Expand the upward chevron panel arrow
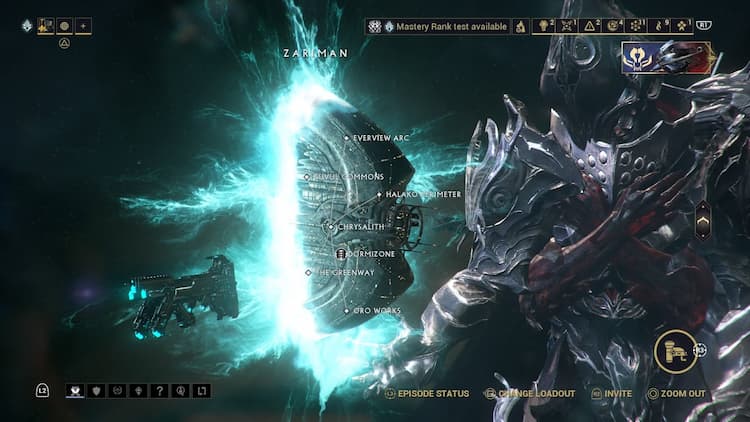750x422 pixels. [703, 216]
